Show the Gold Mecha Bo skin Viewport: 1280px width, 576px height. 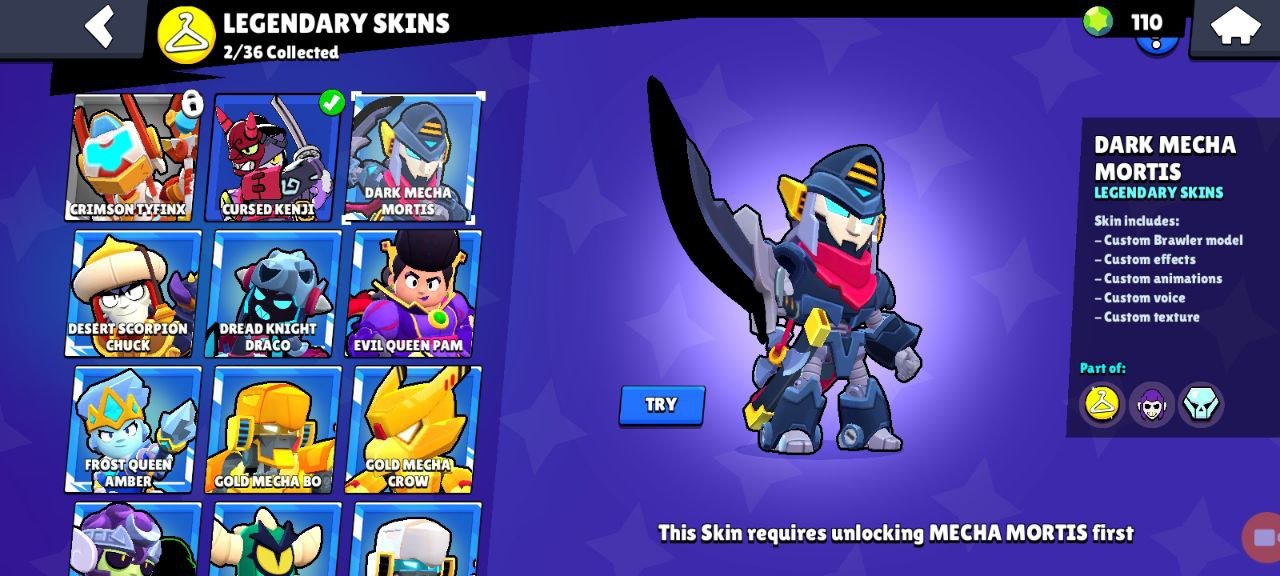[x=272, y=429]
